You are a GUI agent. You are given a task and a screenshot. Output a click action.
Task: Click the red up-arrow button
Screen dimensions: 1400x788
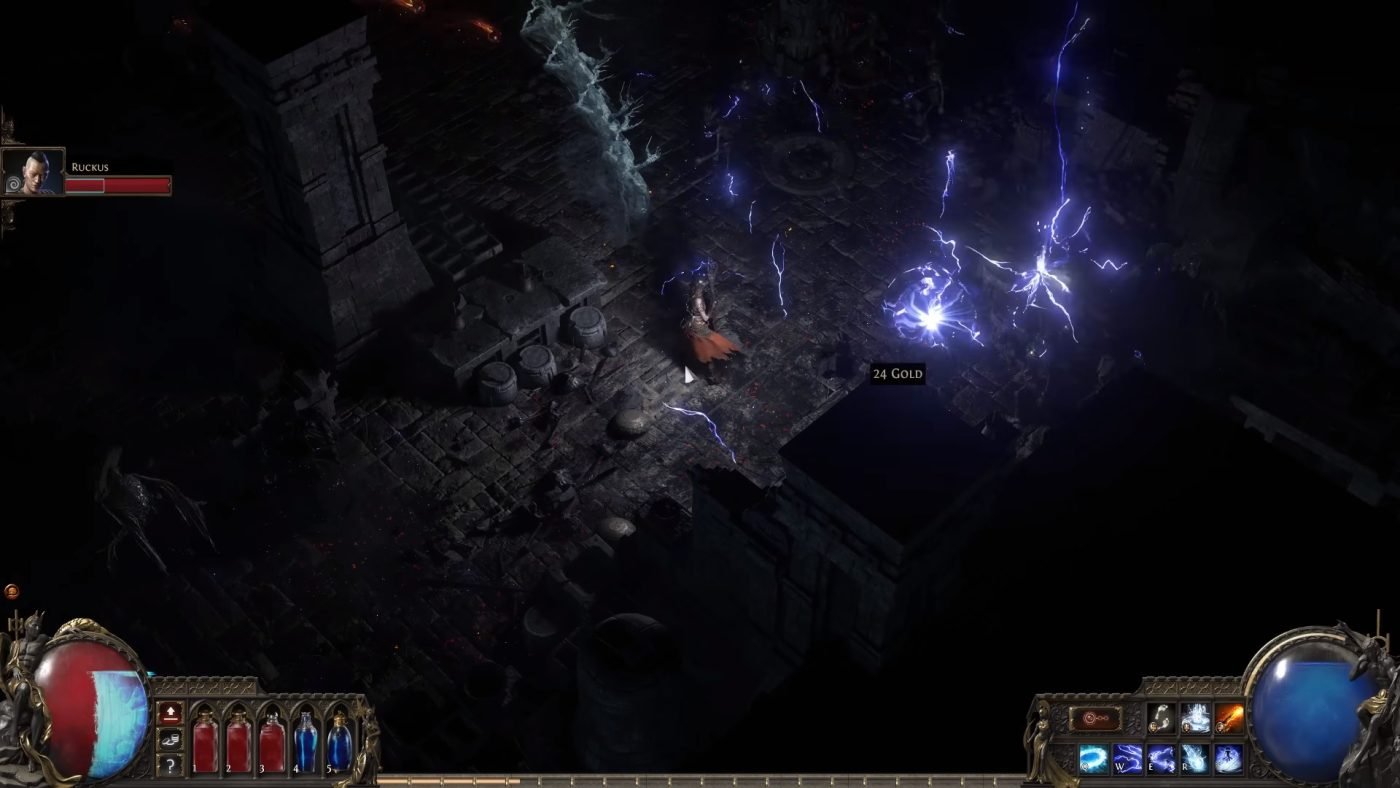coord(170,712)
